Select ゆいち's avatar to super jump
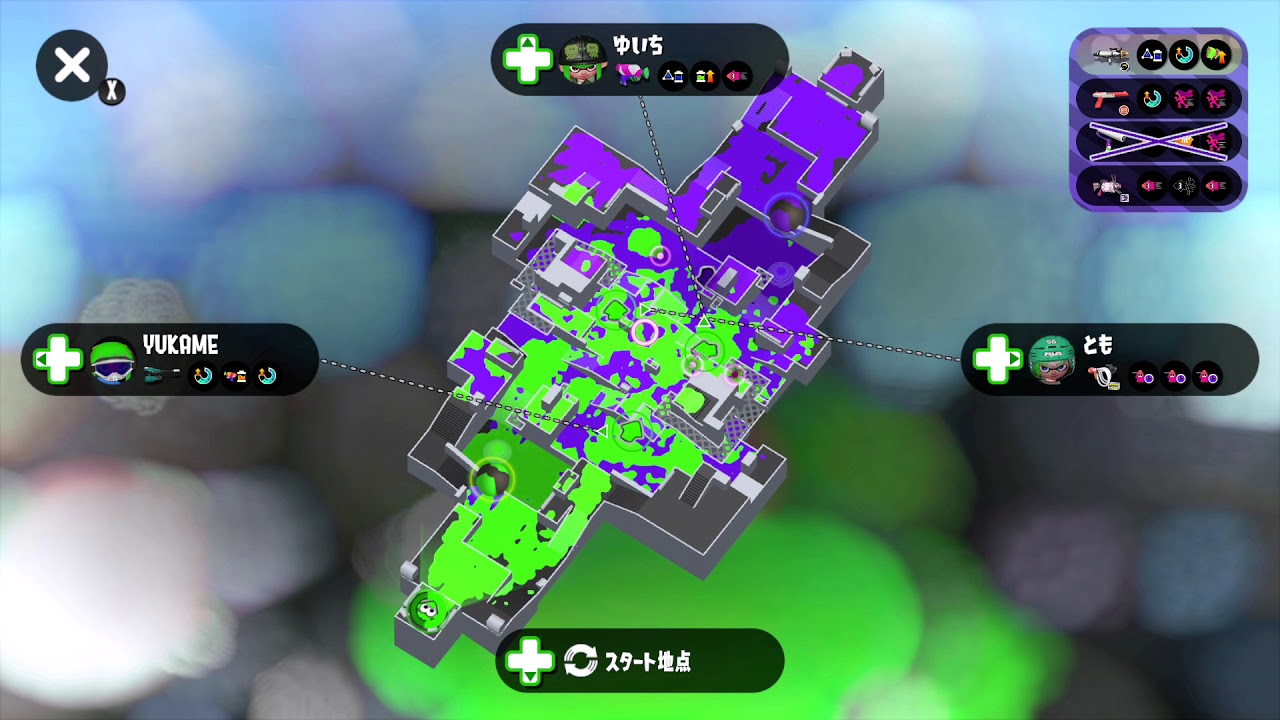This screenshot has width=1280, height=720. [583, 60]
